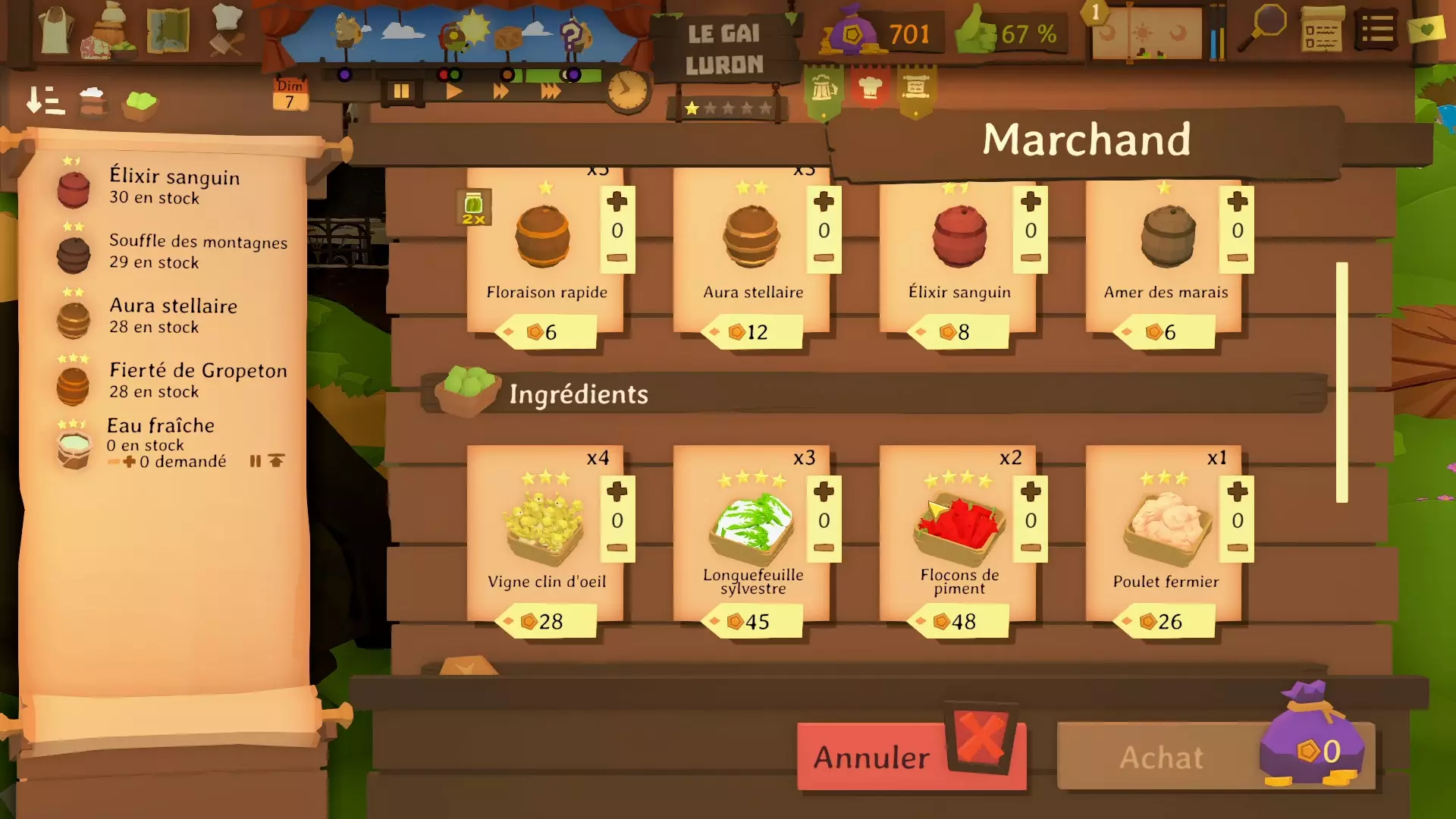Screen dimensions: 1456x819
Task: Open the magnifying glass search tool
Action: pos(1263,28)
